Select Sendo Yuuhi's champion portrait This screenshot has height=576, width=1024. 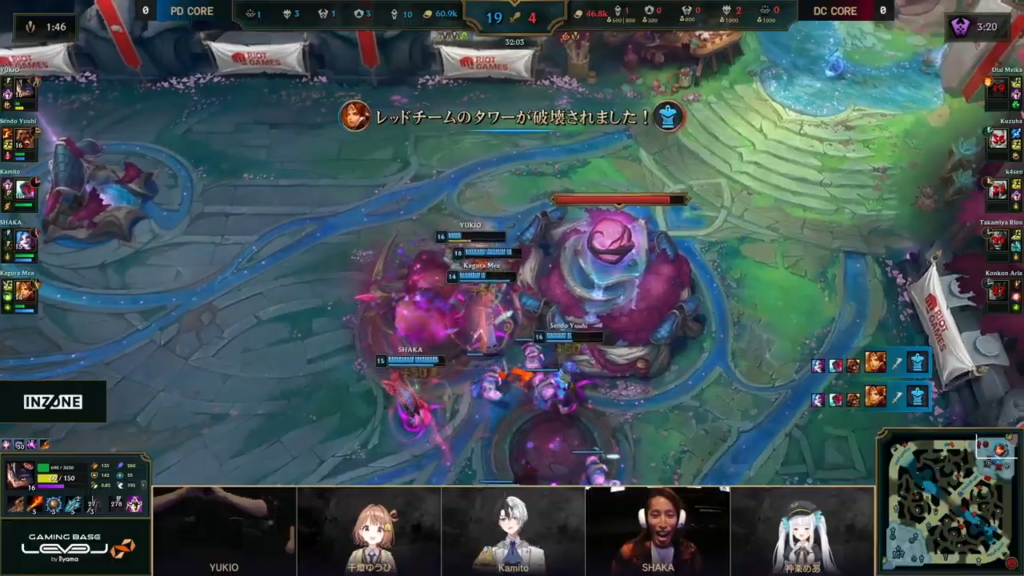pos(25,141)
